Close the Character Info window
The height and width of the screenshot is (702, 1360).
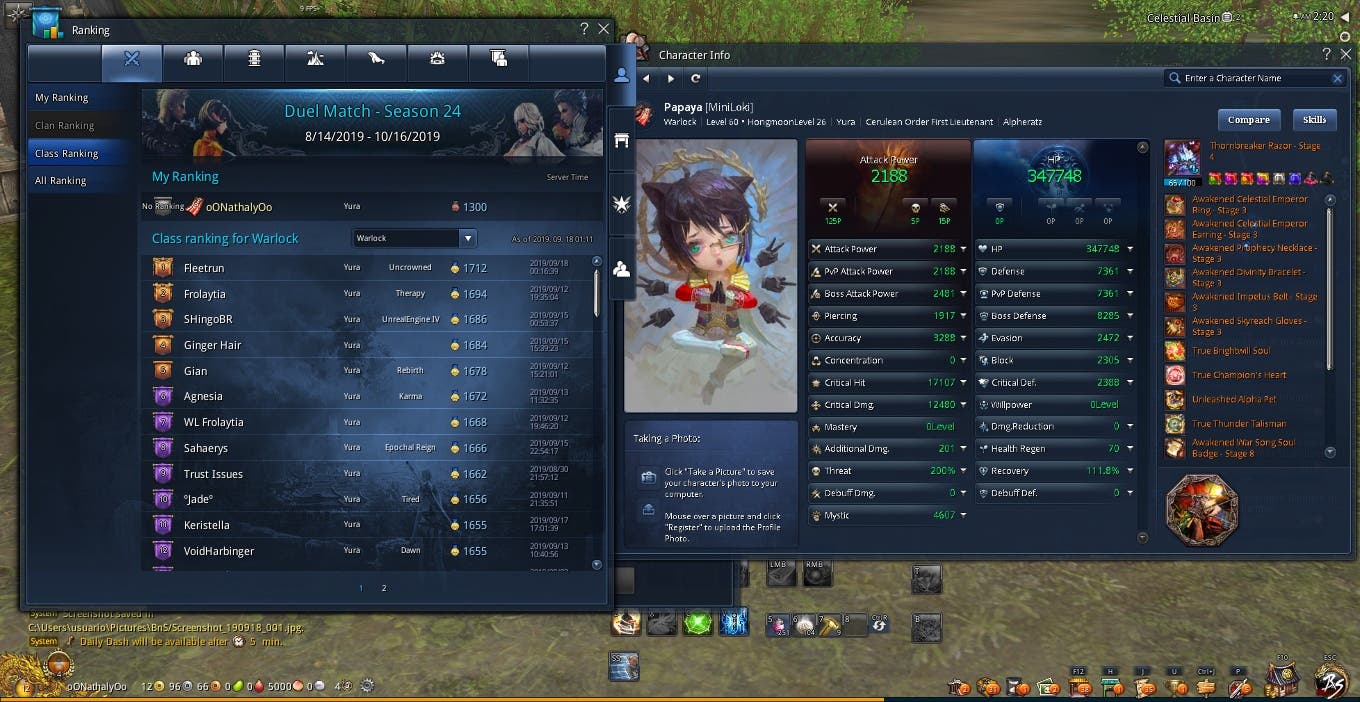pyautogui.click(x=1345, y=55)
